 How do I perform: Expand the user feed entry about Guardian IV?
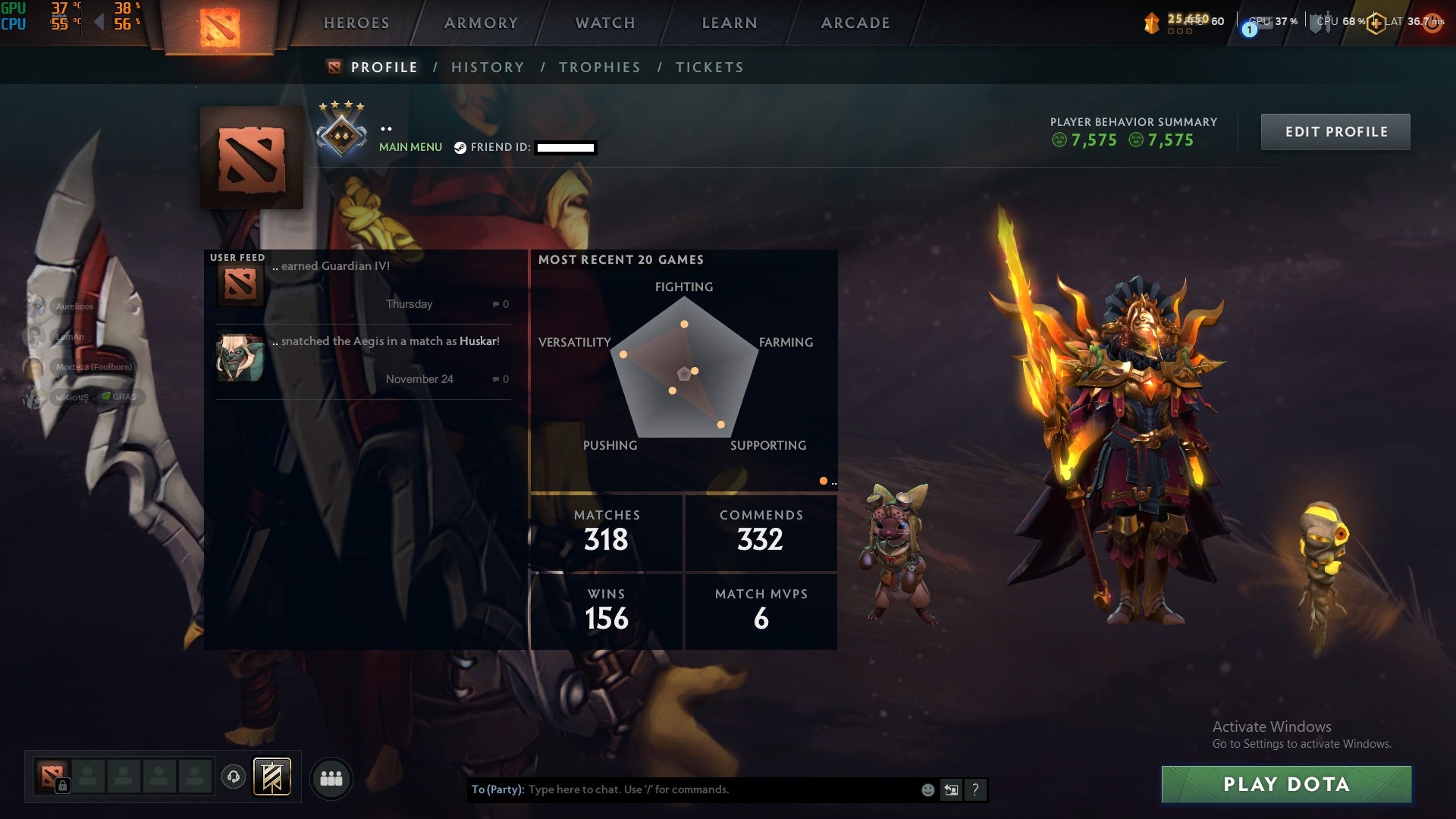coord(364,284)
